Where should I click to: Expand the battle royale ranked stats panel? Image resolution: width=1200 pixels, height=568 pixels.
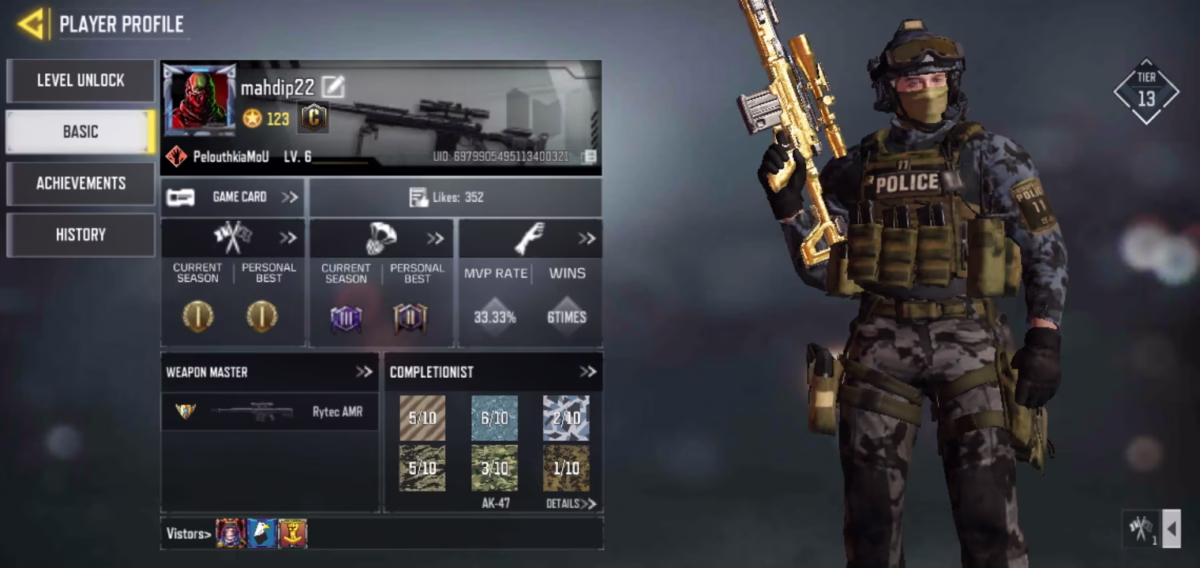pos(436,238)
